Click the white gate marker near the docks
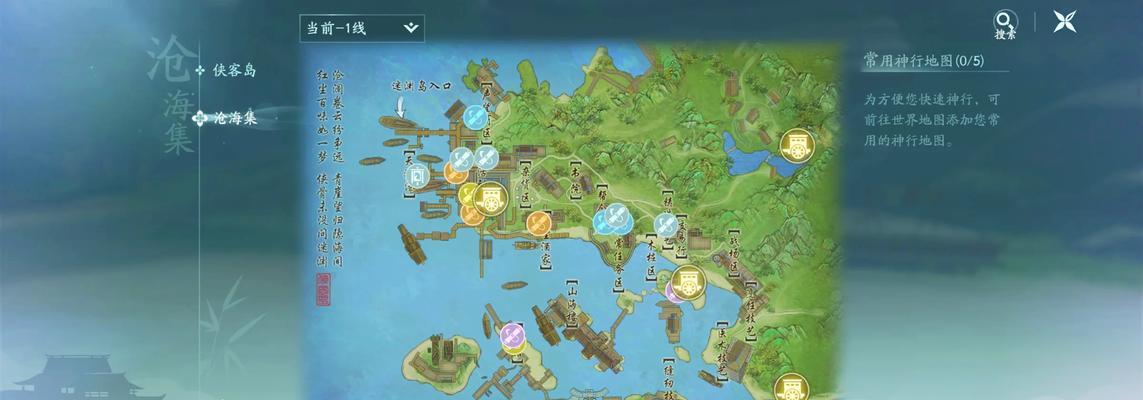This screenshot has width=1143, height=400. coord(417,176)
